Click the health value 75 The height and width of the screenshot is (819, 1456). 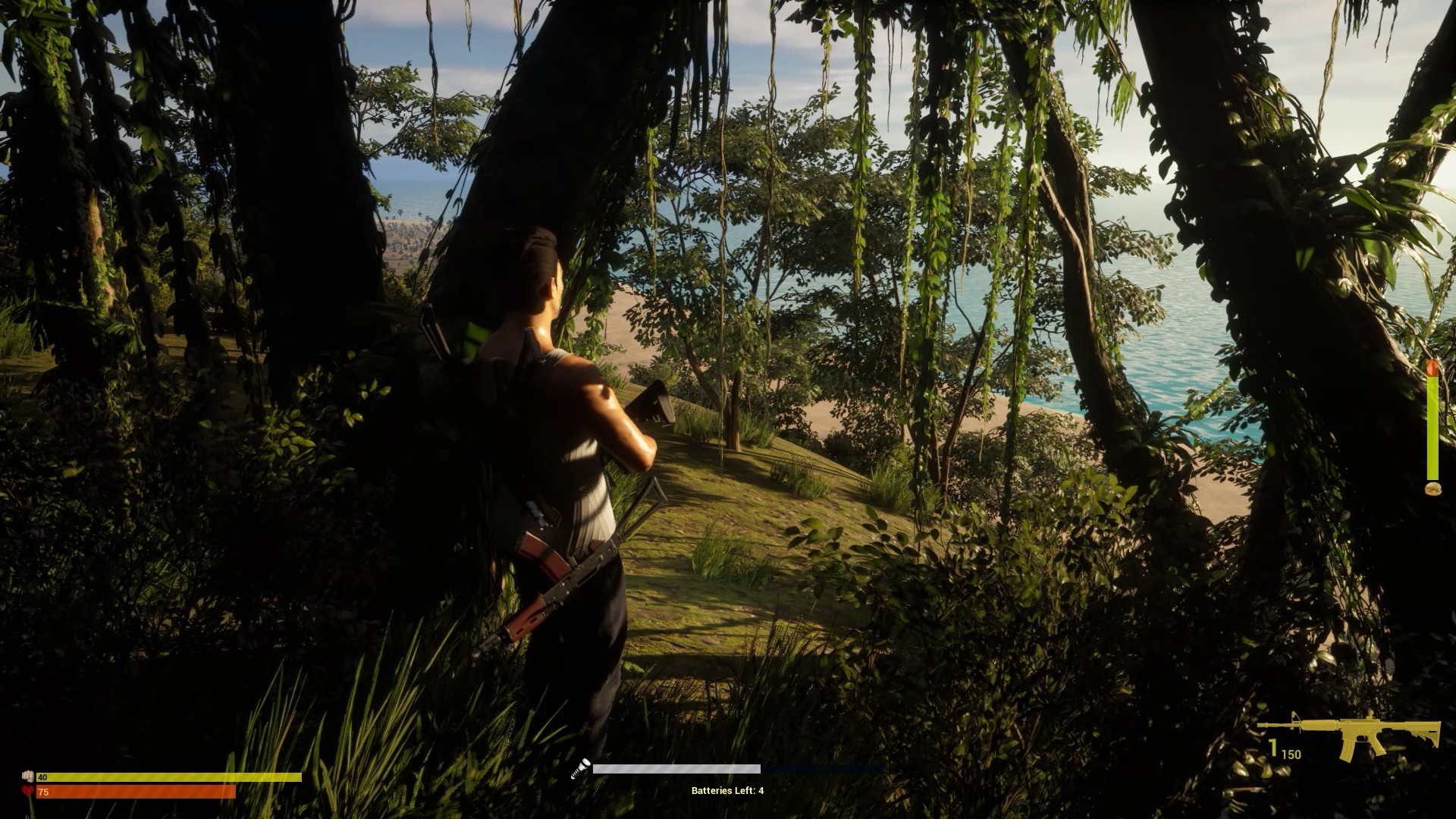point(44,792)
